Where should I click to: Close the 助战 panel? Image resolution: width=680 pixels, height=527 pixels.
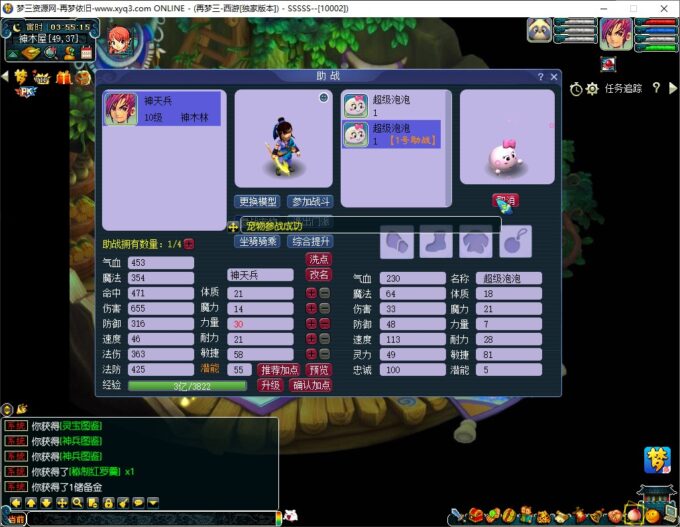(553, 76)
